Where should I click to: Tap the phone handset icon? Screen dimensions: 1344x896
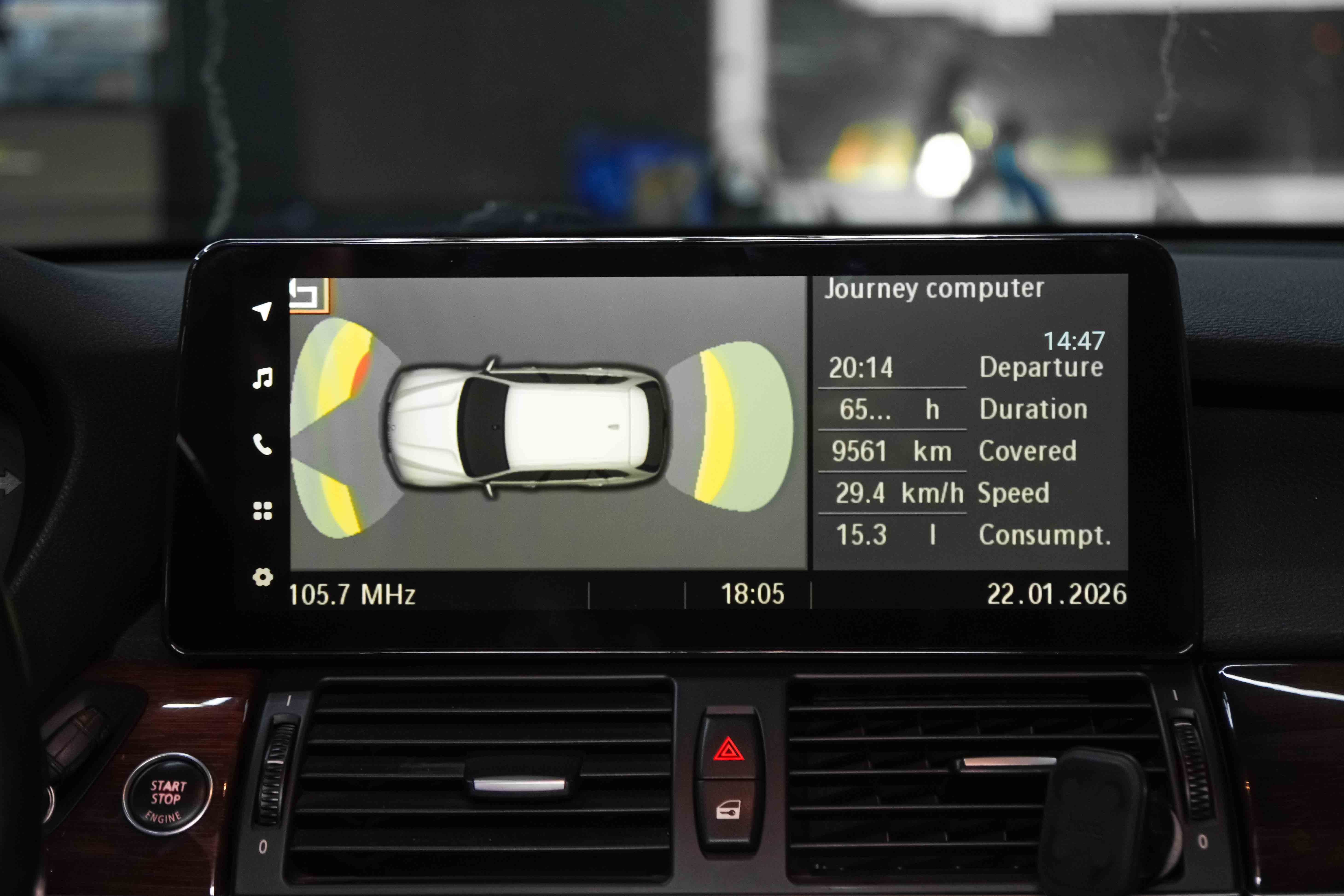(262, 444)
